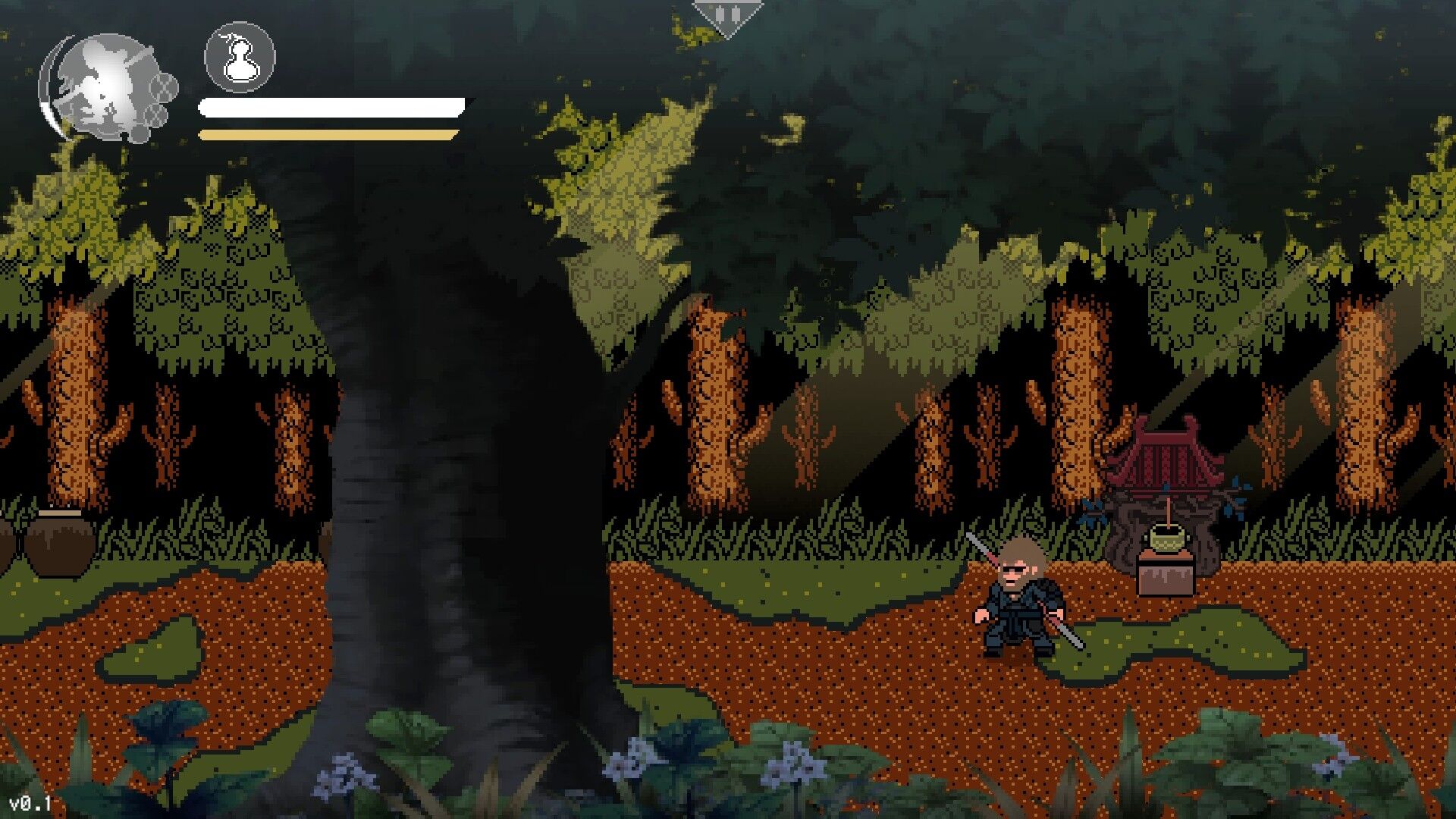The width and height of the screenshot is (1456, 819).
Task: Pause the game with the triangle button
Action: tap(727, 17)
